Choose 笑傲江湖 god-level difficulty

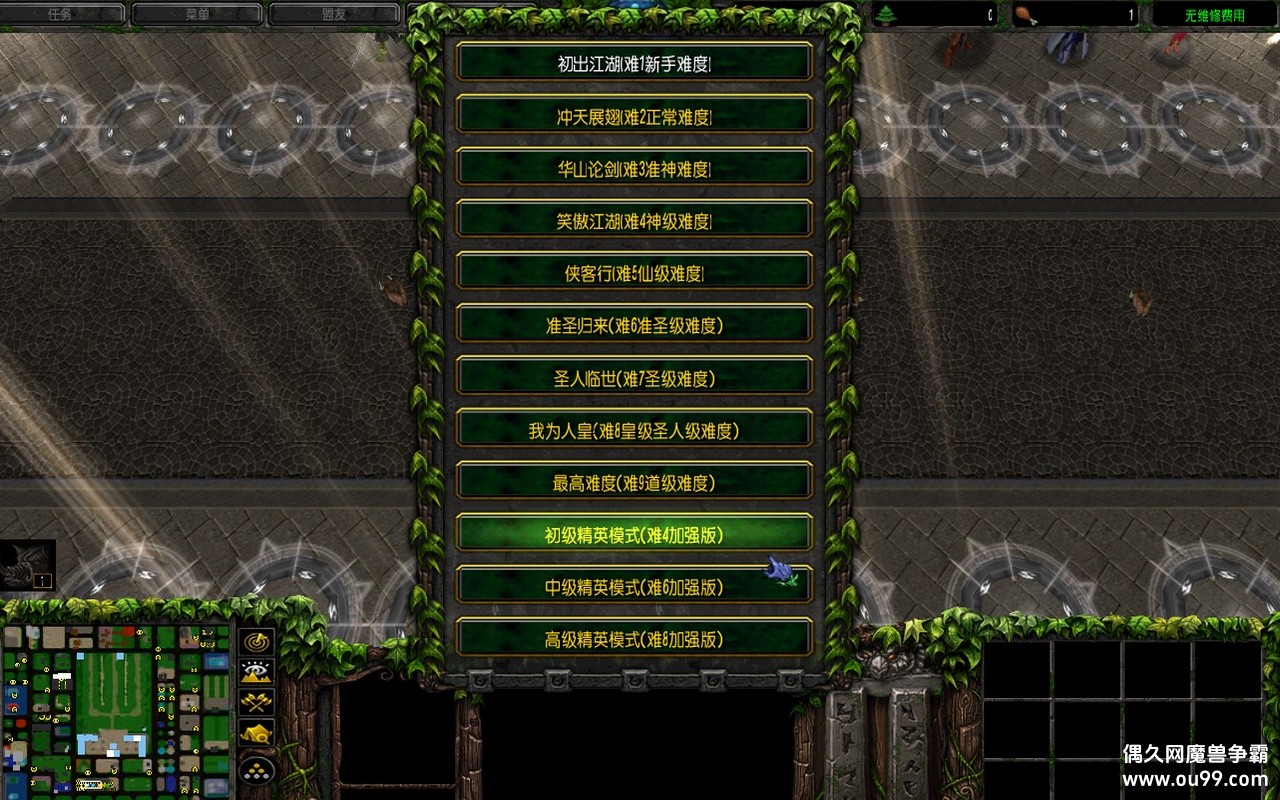click(x=633, y=219)
